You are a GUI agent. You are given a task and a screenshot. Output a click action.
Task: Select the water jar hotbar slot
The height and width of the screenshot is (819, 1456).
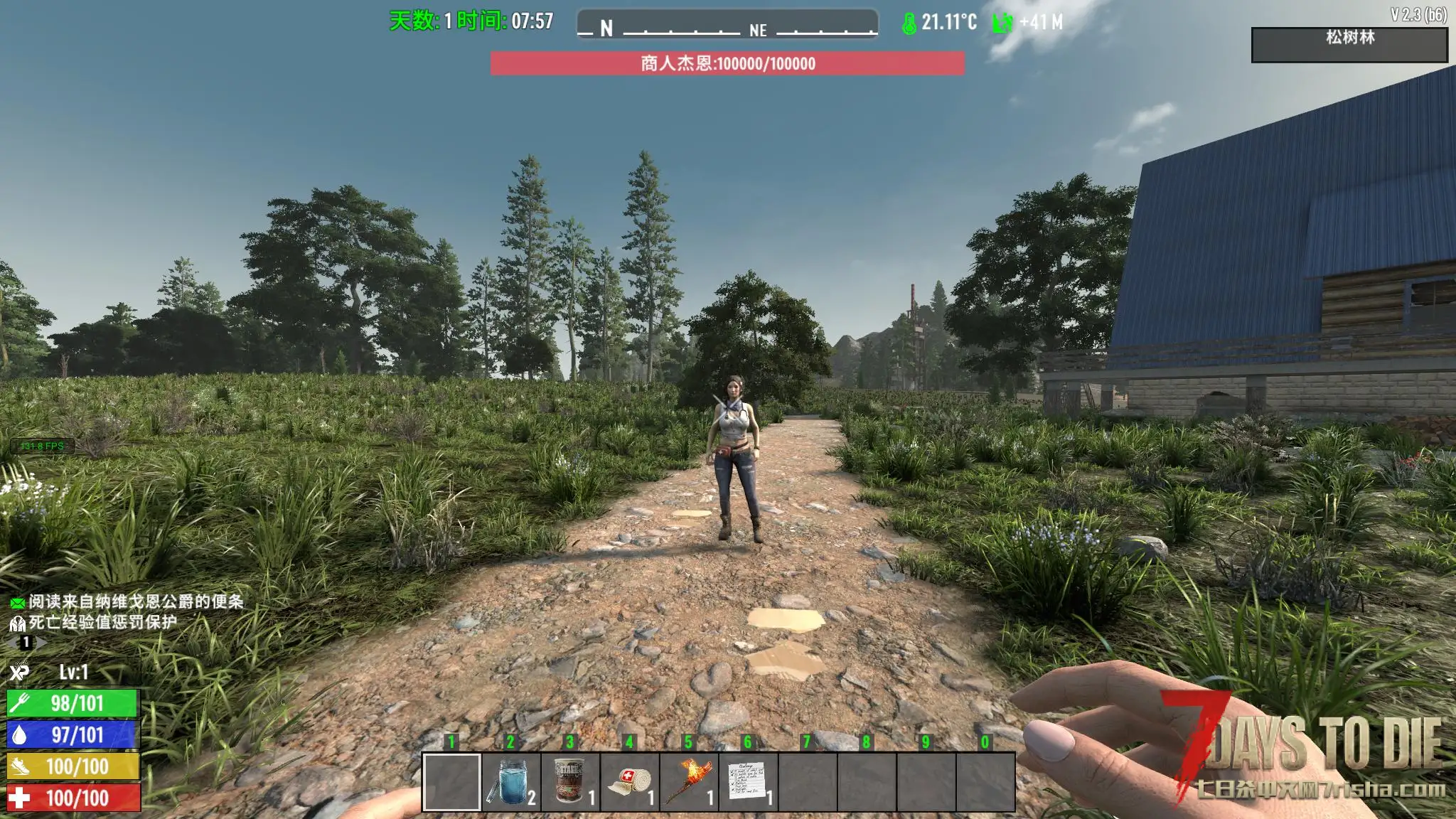pos(510,781)
